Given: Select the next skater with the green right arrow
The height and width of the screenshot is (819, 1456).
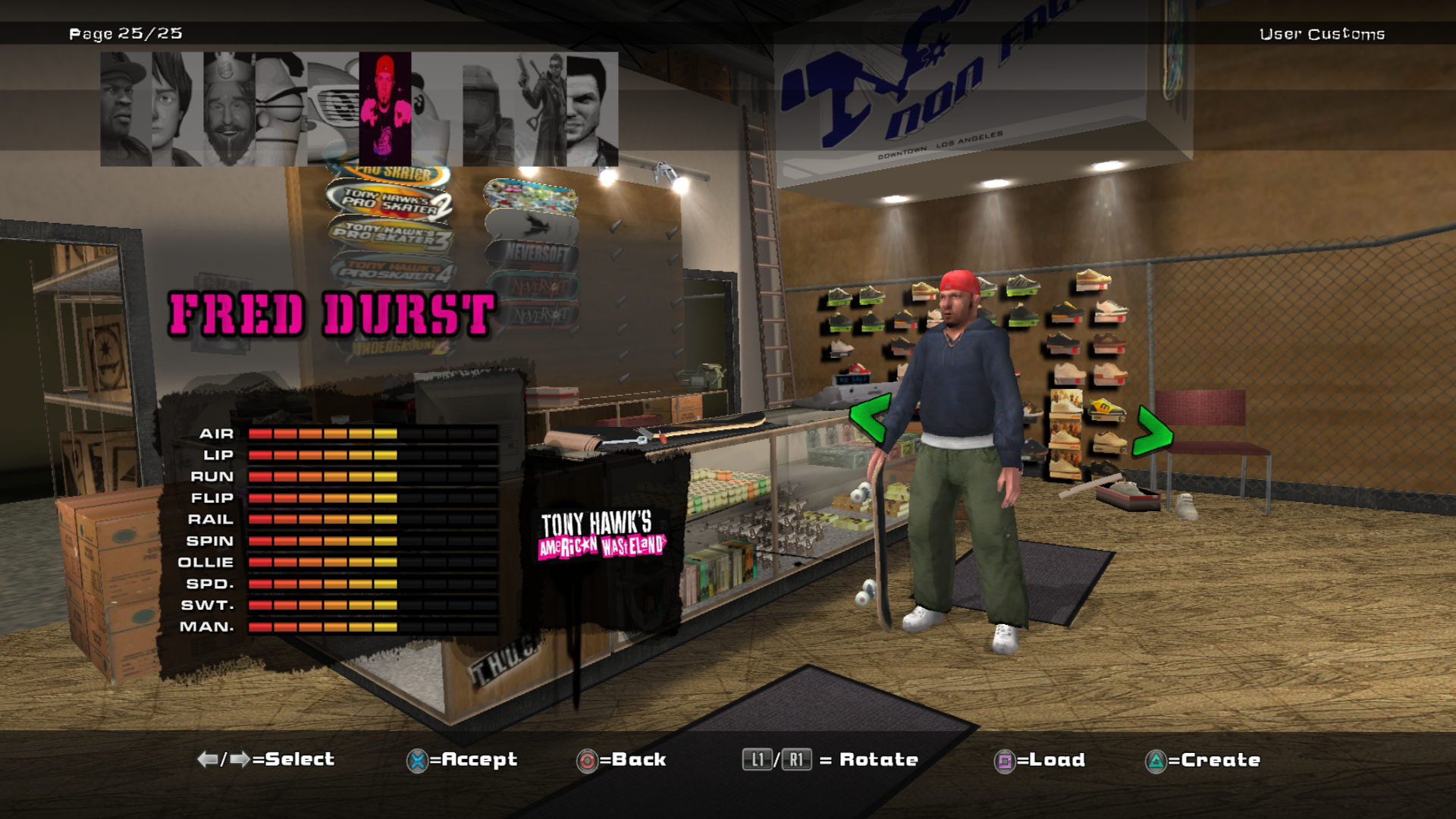Looking at the screenshot, I should click(x=1153, y=432).
